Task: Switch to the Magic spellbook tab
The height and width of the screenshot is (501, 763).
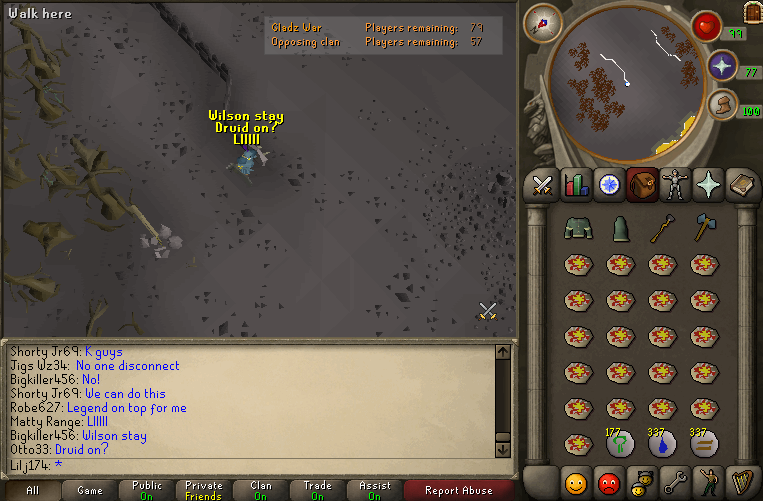Action: pos(741,184)
